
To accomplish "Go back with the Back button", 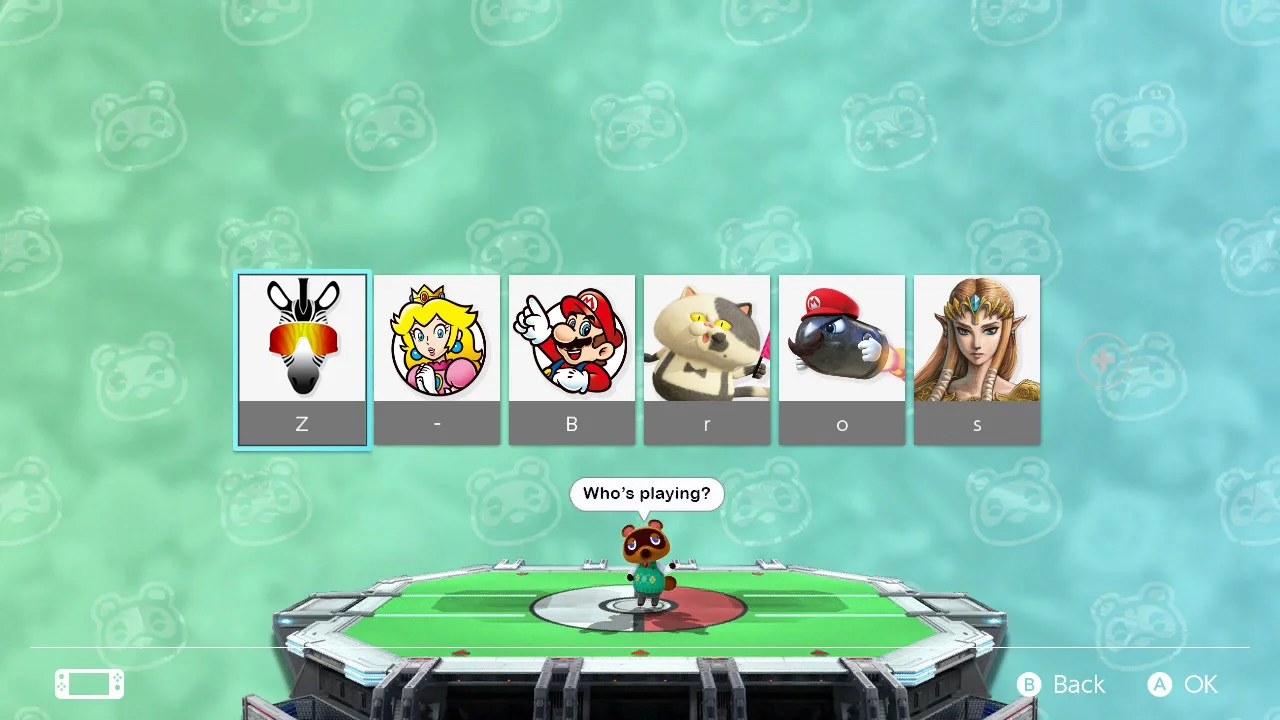I will 1062,684.
